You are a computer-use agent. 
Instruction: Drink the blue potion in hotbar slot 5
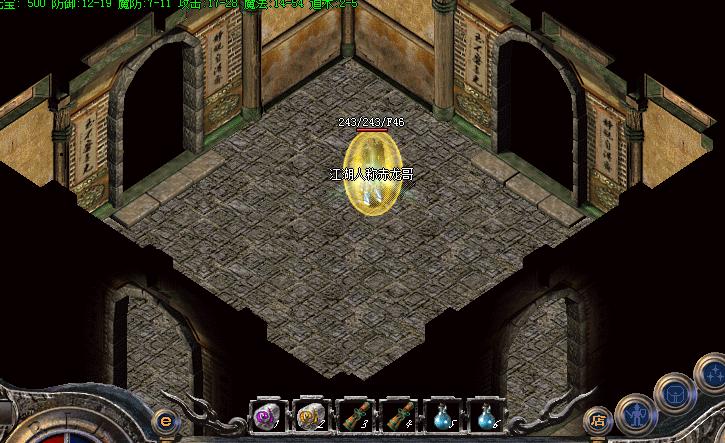coord(443,415)
